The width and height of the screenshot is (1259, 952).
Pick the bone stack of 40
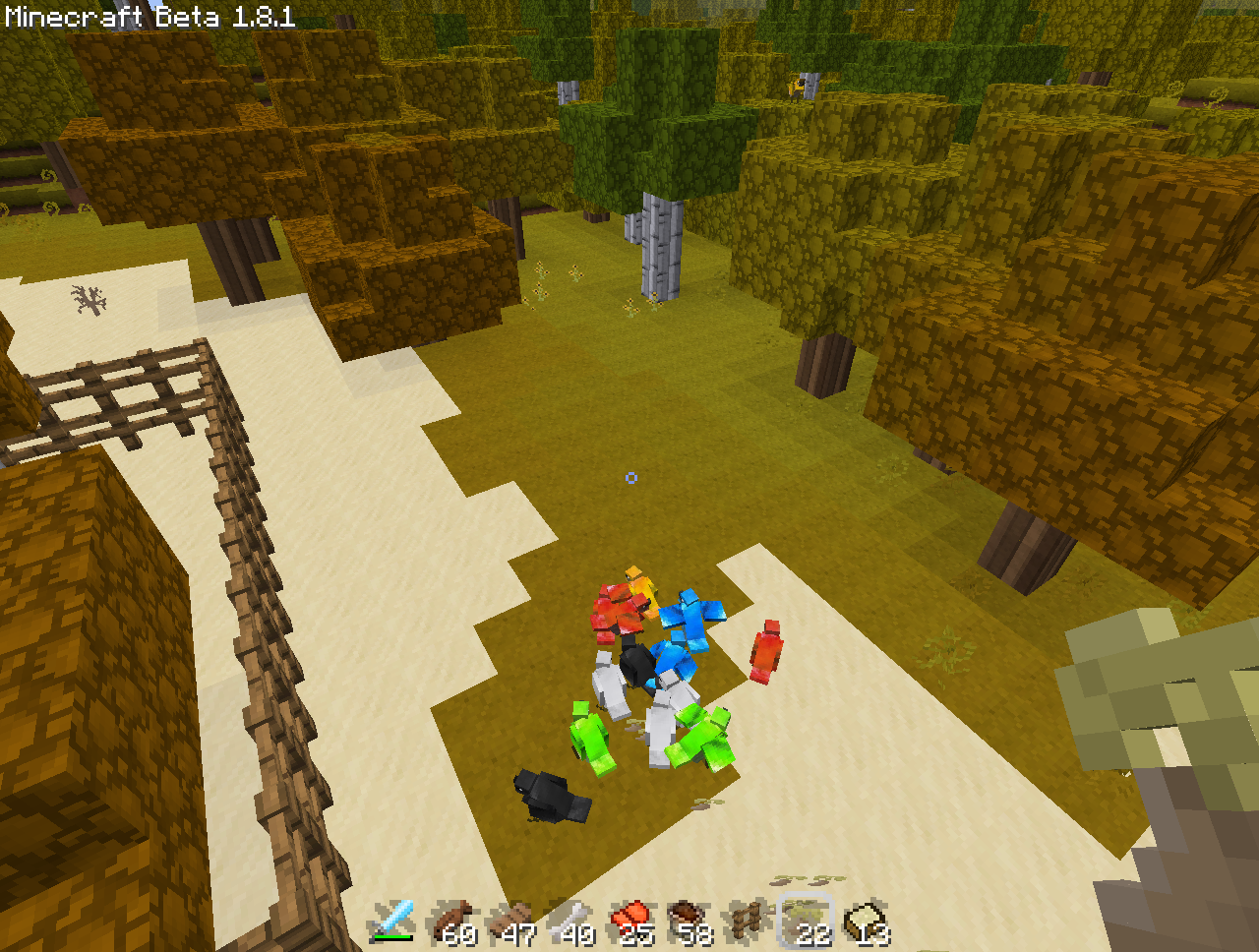[x=570, y=922]
